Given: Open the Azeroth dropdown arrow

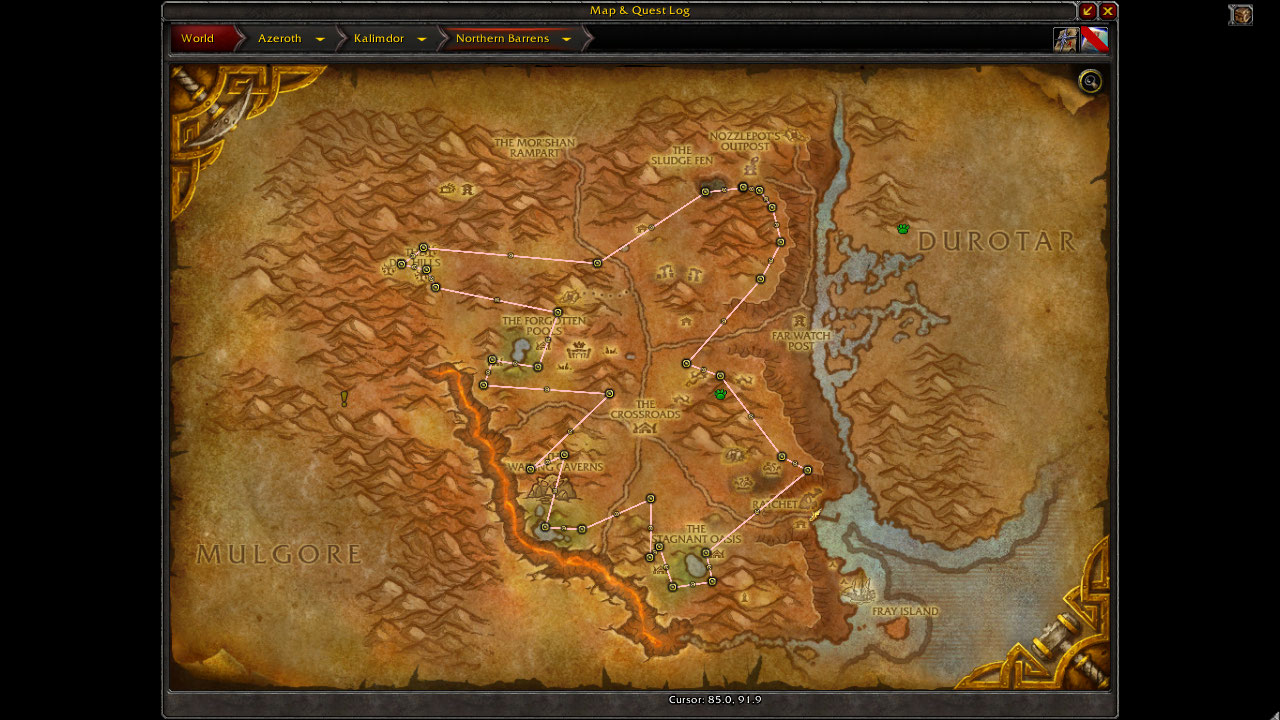Looking at the screenshot, I should 320,40.
